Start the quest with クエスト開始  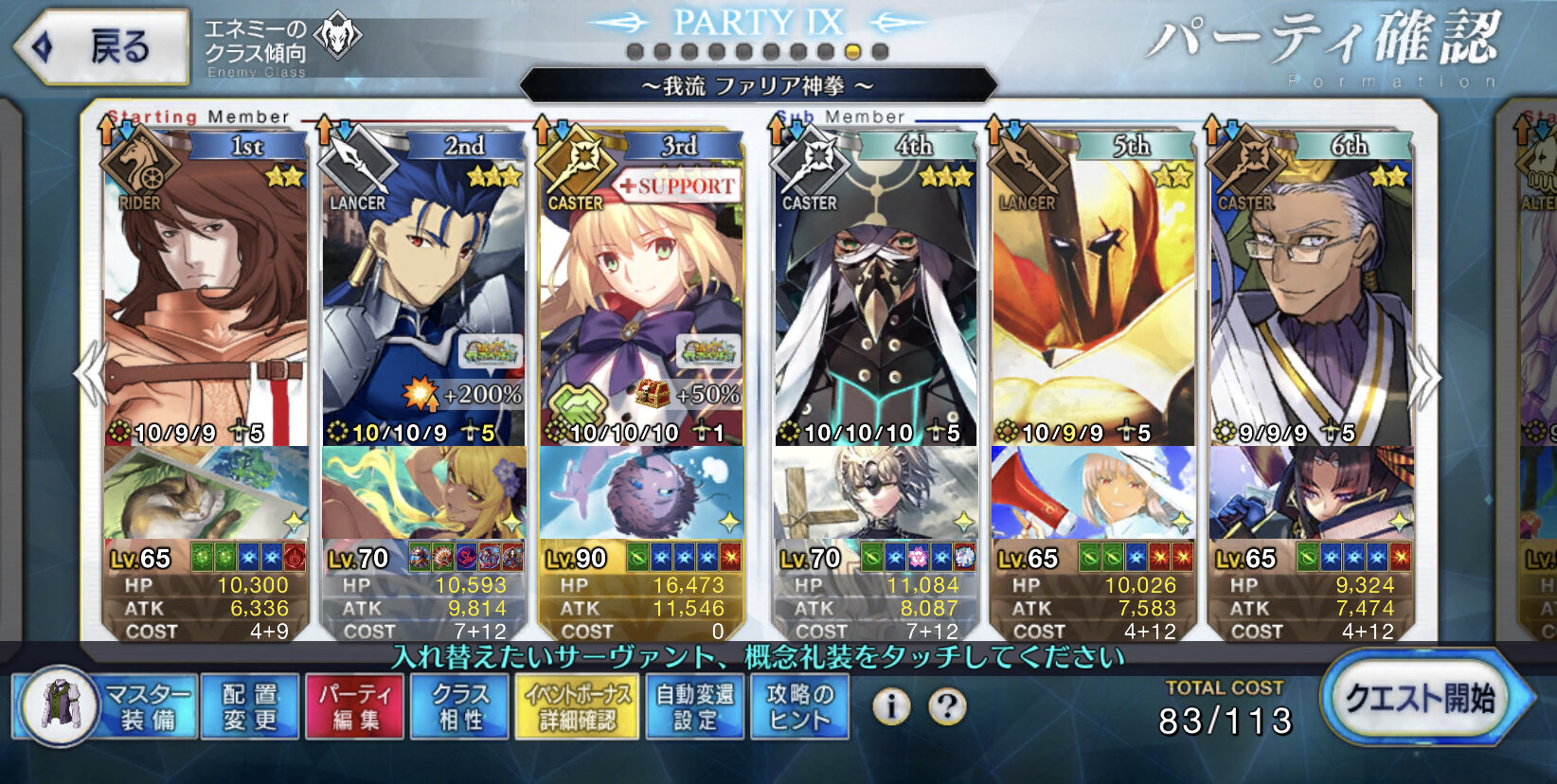pos(1421,699)
